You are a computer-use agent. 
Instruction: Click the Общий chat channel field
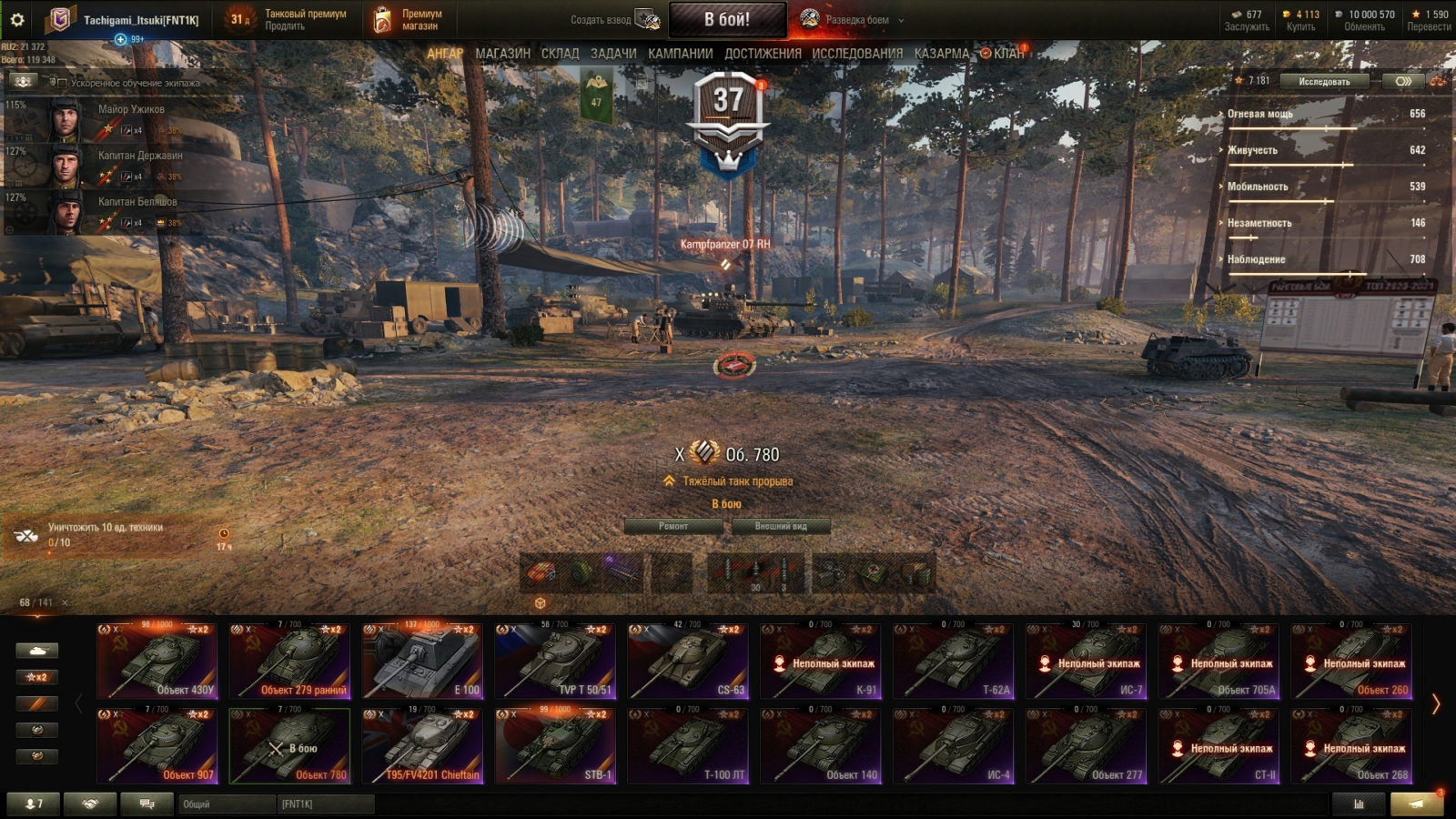point(227,804)
